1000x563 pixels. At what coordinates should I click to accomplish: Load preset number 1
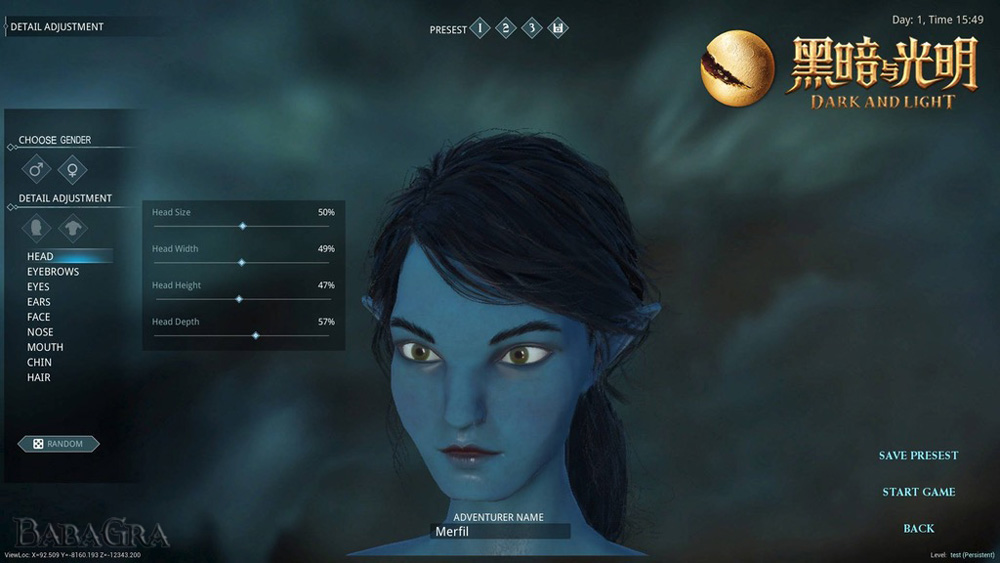click(480, 28)
